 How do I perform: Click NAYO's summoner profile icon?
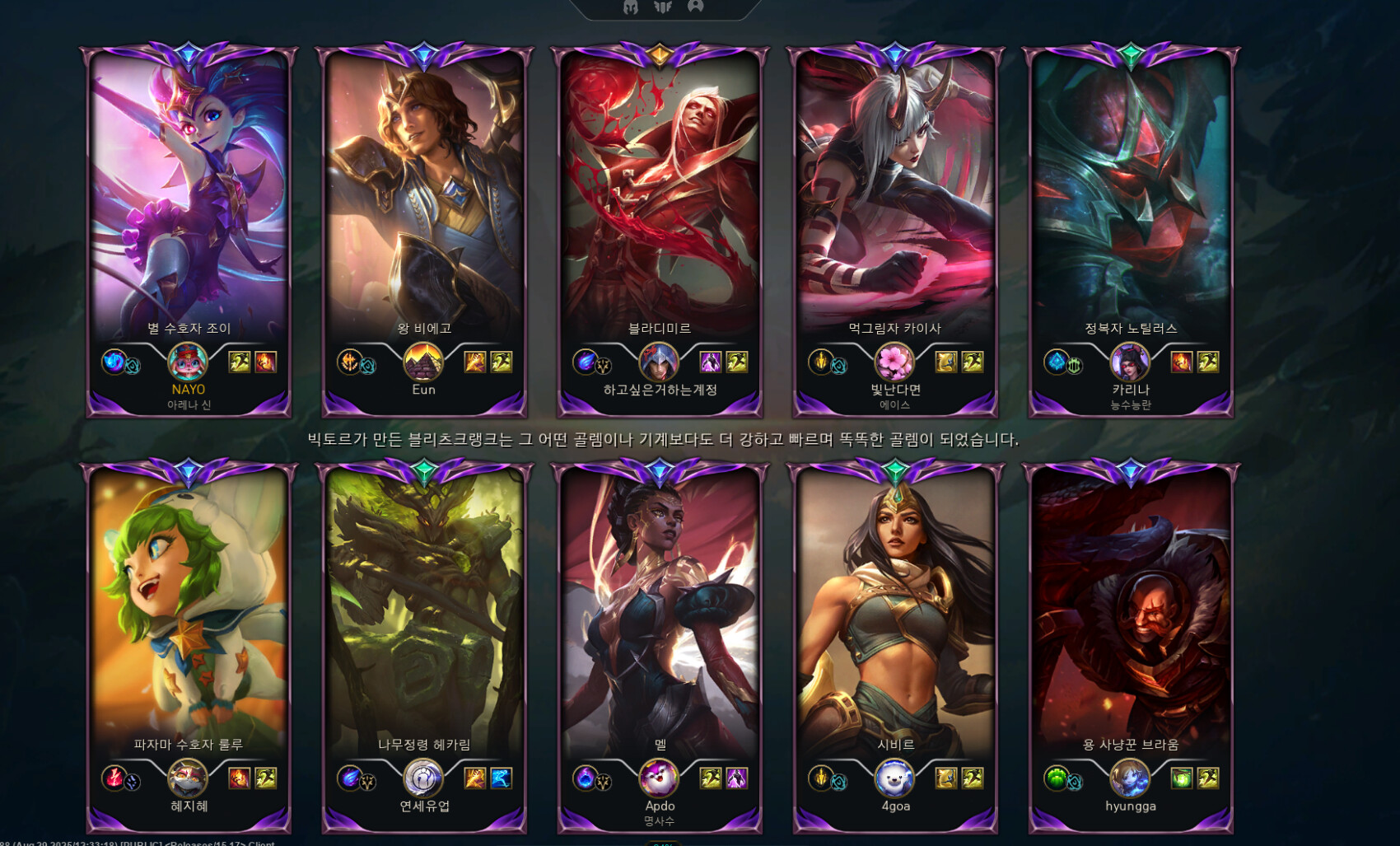[188, 362]
